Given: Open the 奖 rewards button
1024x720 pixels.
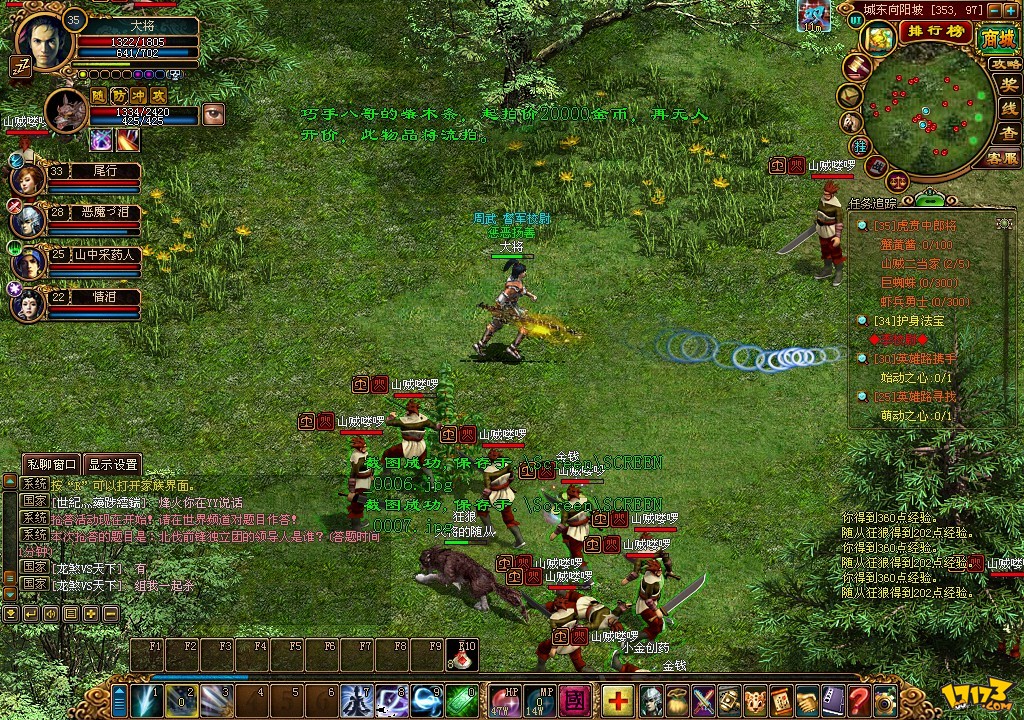Looking at the screenshot, I should pyautogui.click(x=1009, y=85).
